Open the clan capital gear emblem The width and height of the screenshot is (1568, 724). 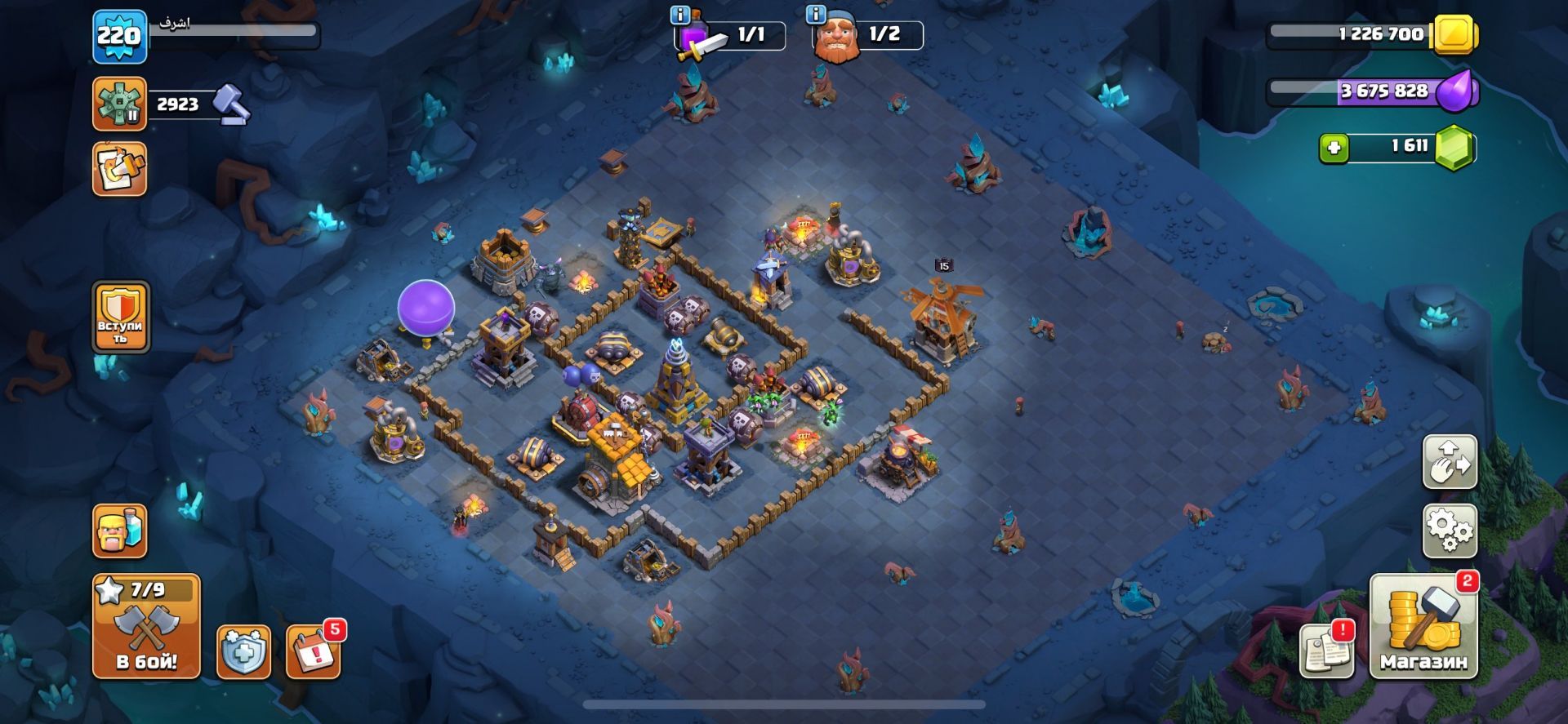(119, 104)
